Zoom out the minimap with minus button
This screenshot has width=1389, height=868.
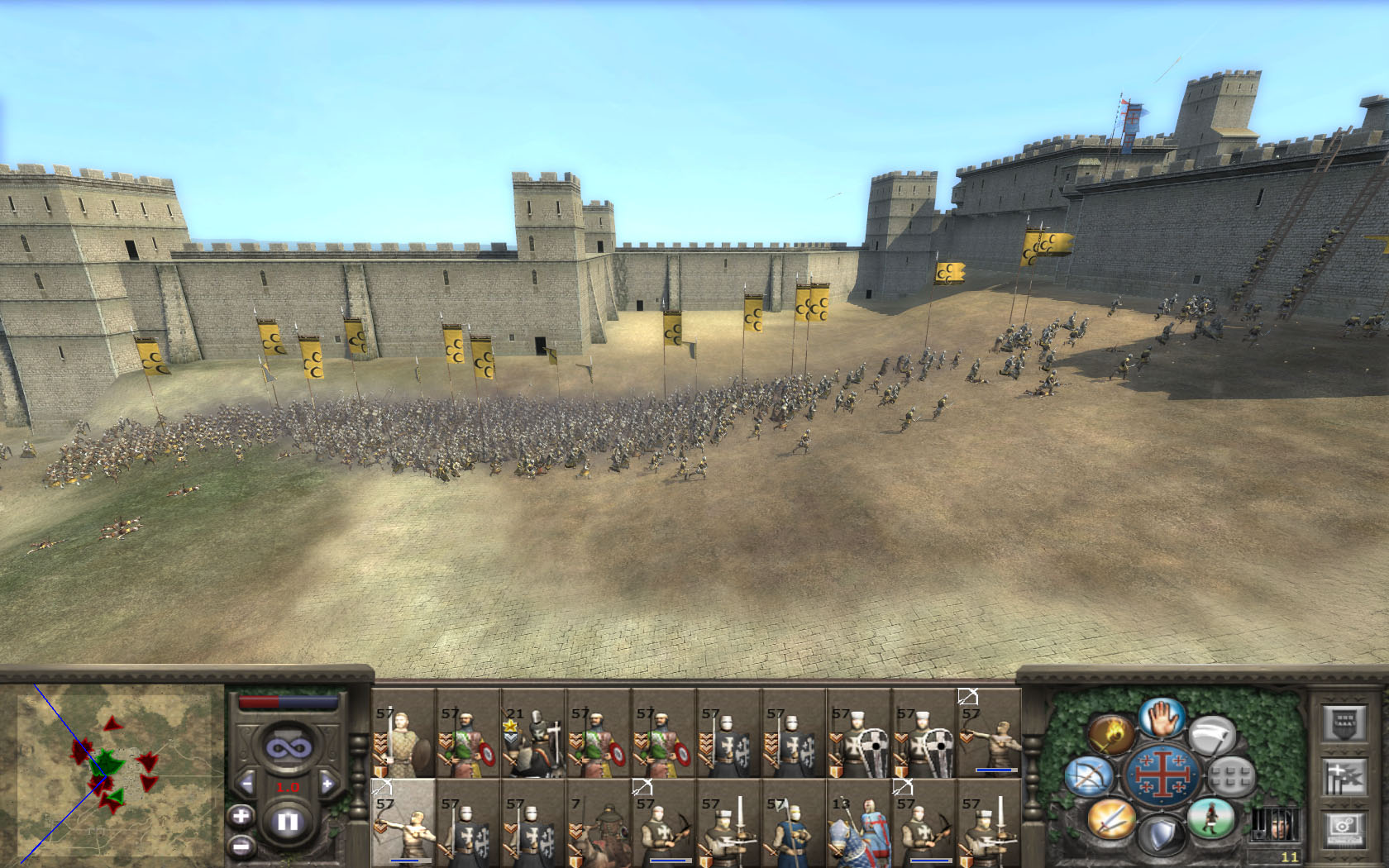click(x=241, y=846)
